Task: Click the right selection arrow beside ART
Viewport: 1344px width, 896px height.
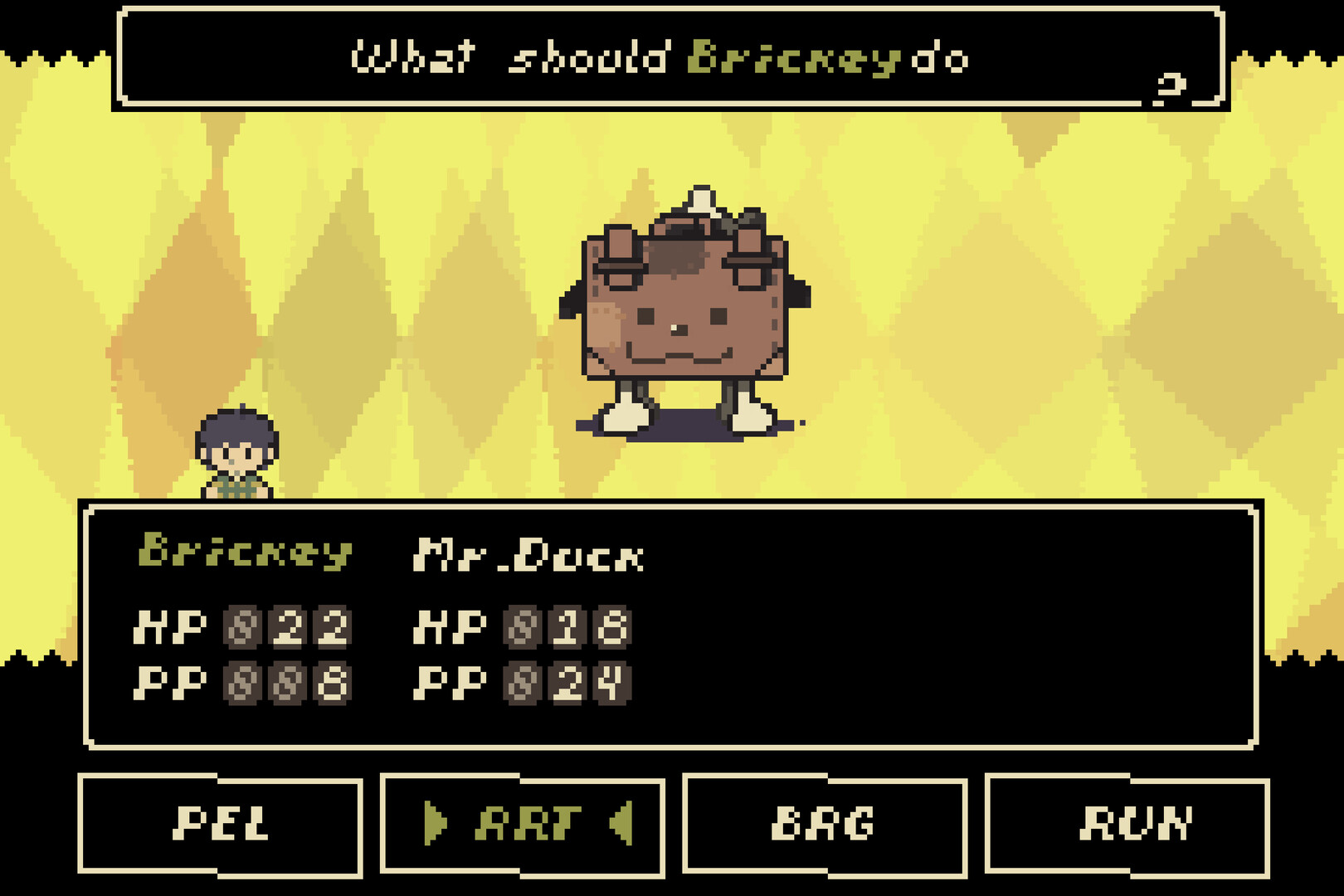Action: 624,824
